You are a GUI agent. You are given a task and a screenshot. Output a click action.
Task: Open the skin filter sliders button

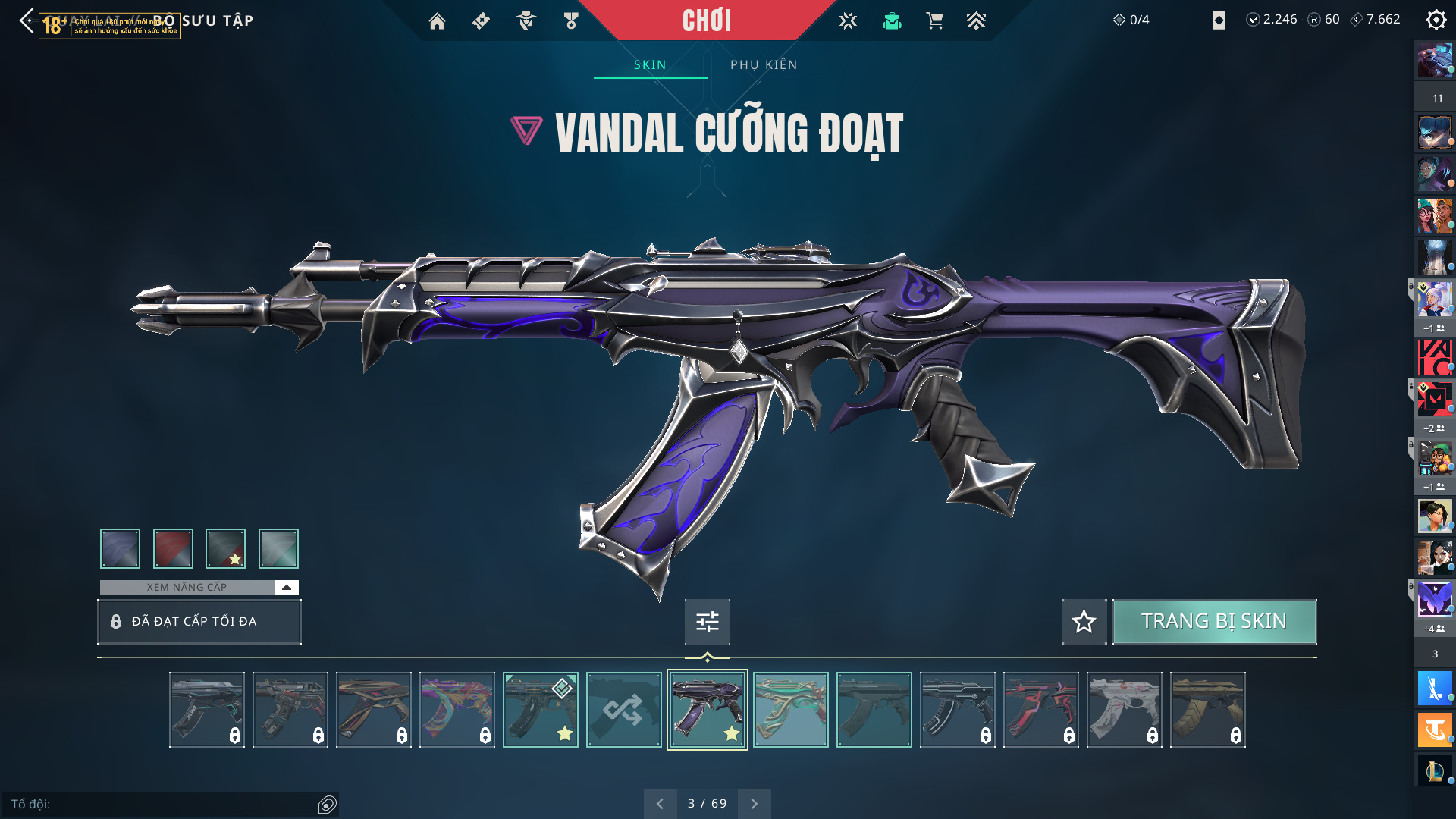(x=707, y=622)
